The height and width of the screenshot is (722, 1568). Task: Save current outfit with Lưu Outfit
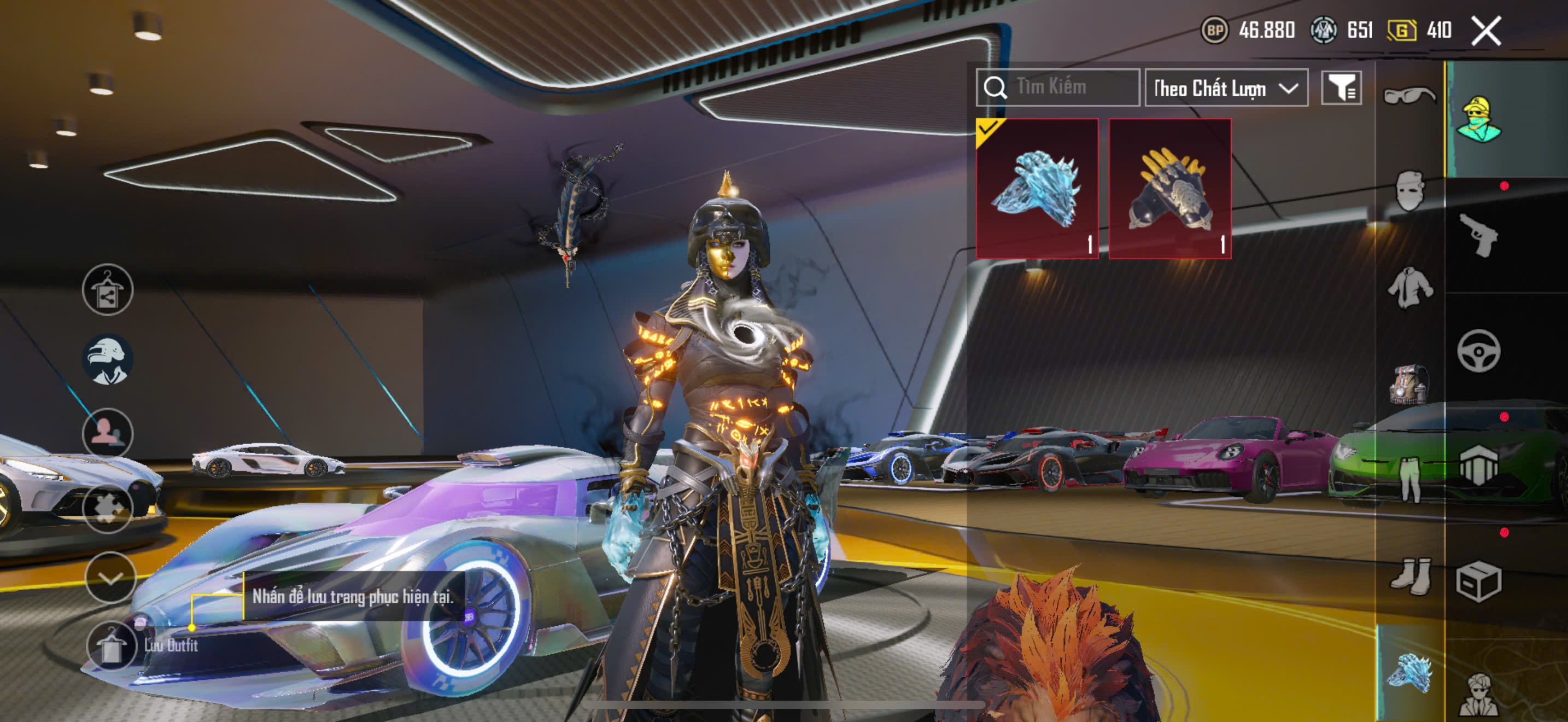click(111, 645)
